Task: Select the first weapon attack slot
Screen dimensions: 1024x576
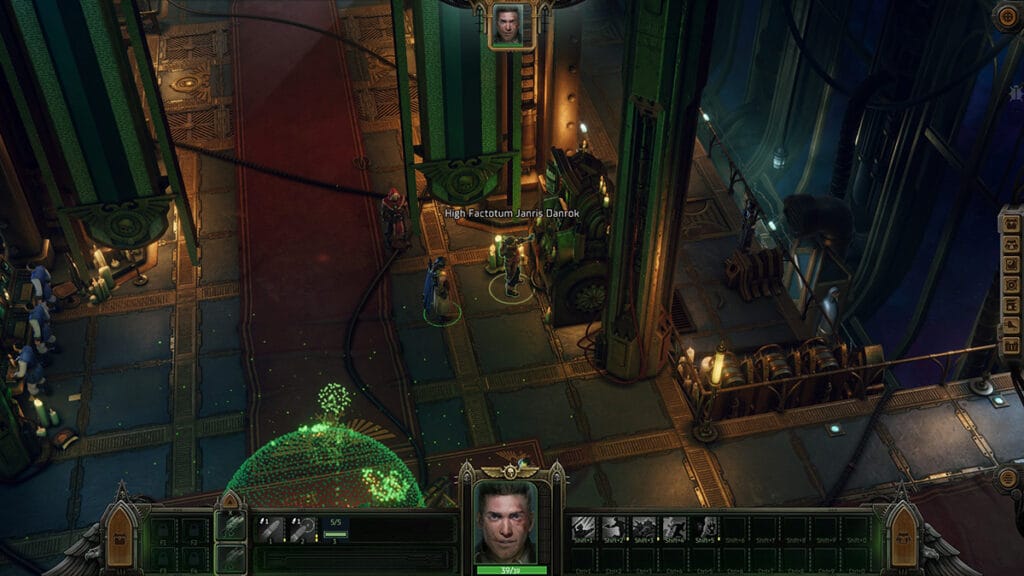Action: coord(270,529)
